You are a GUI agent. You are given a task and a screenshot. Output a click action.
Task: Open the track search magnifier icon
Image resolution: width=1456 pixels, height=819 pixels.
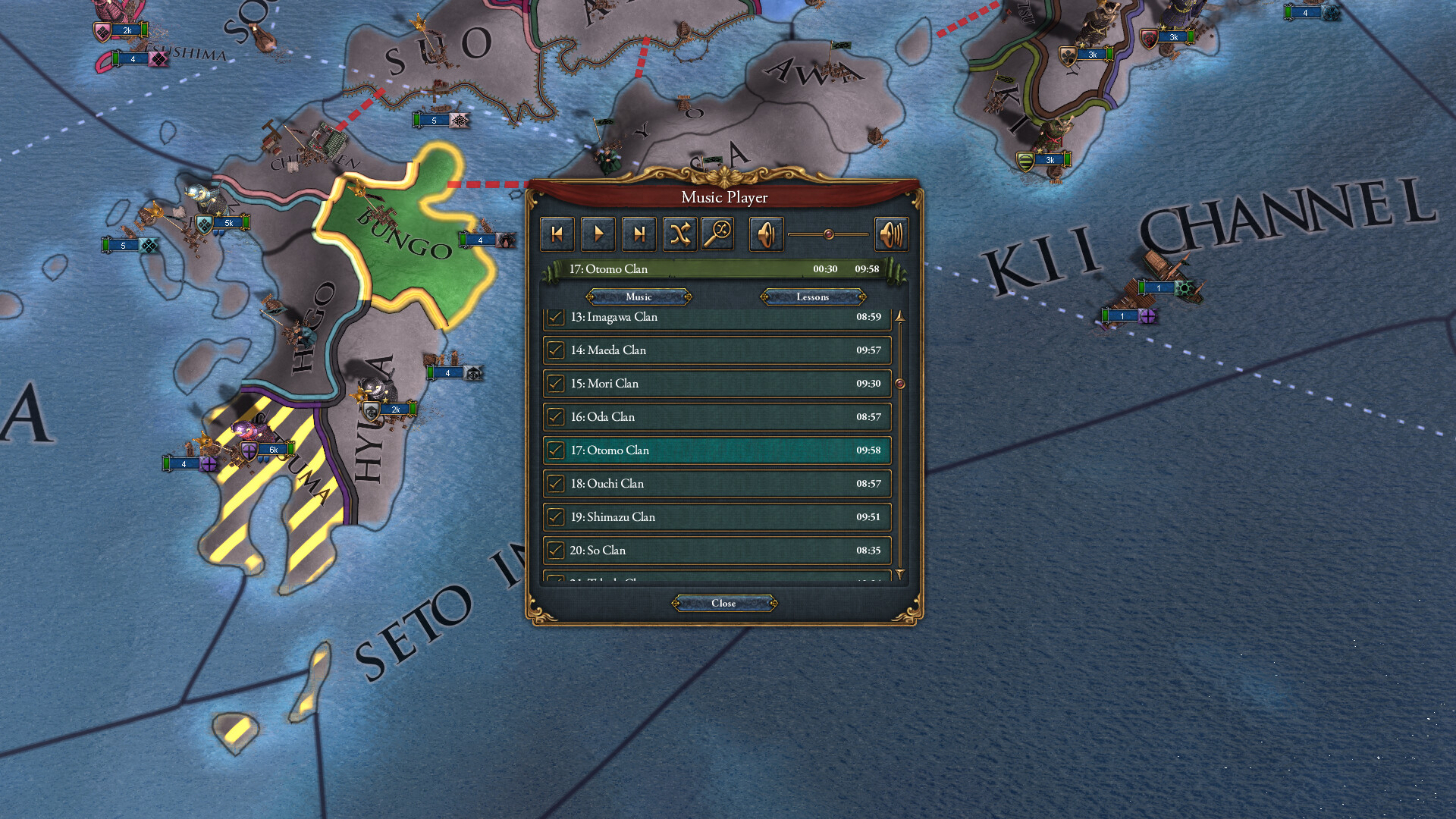719,234
